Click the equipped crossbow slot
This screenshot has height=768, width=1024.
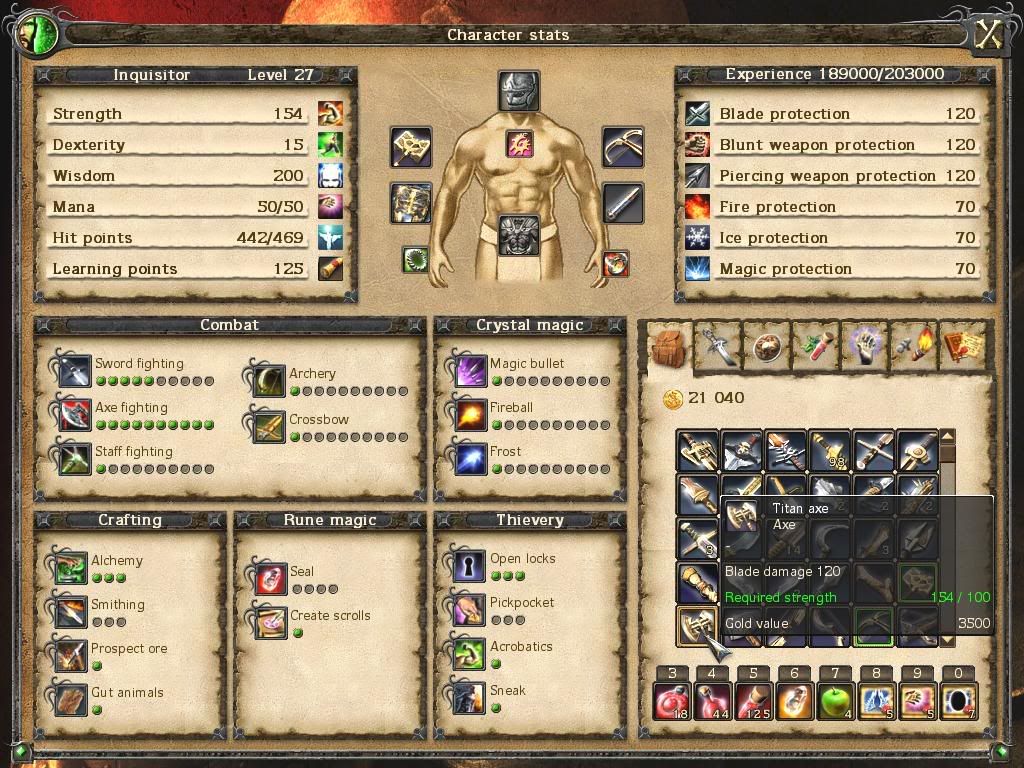tap(622, 147)
